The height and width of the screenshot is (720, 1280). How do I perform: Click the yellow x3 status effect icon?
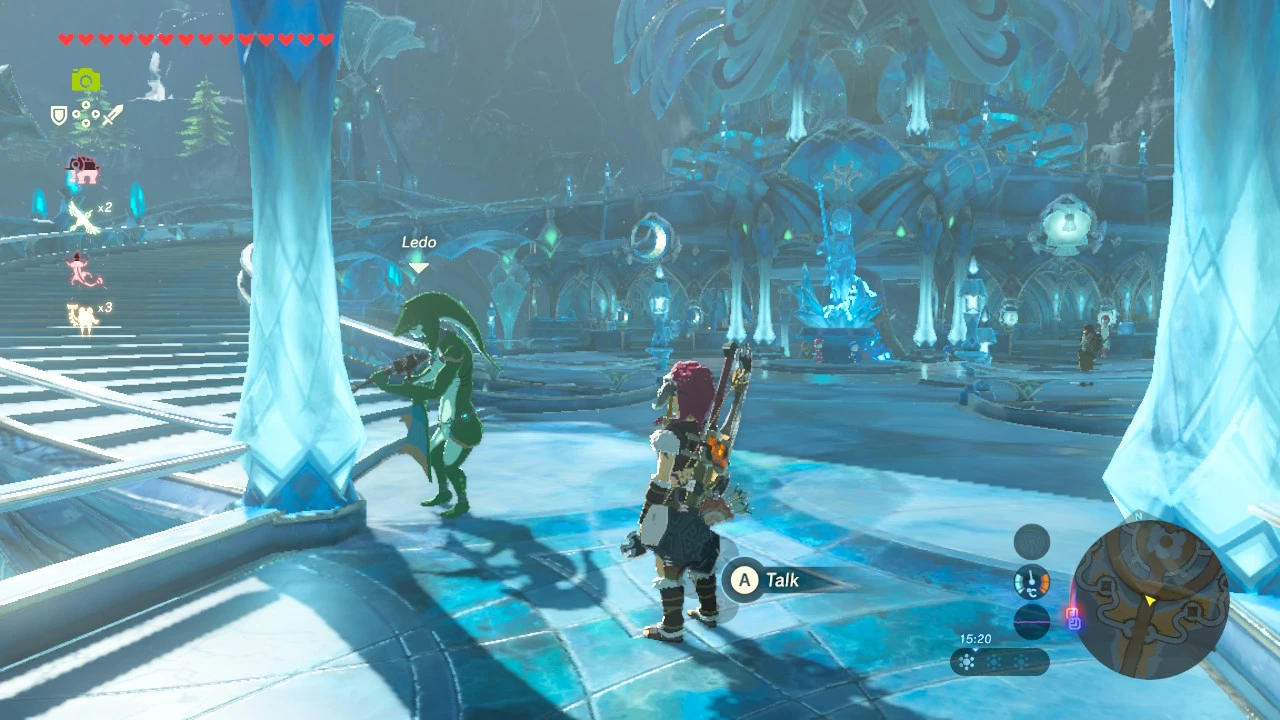(82, 316)
